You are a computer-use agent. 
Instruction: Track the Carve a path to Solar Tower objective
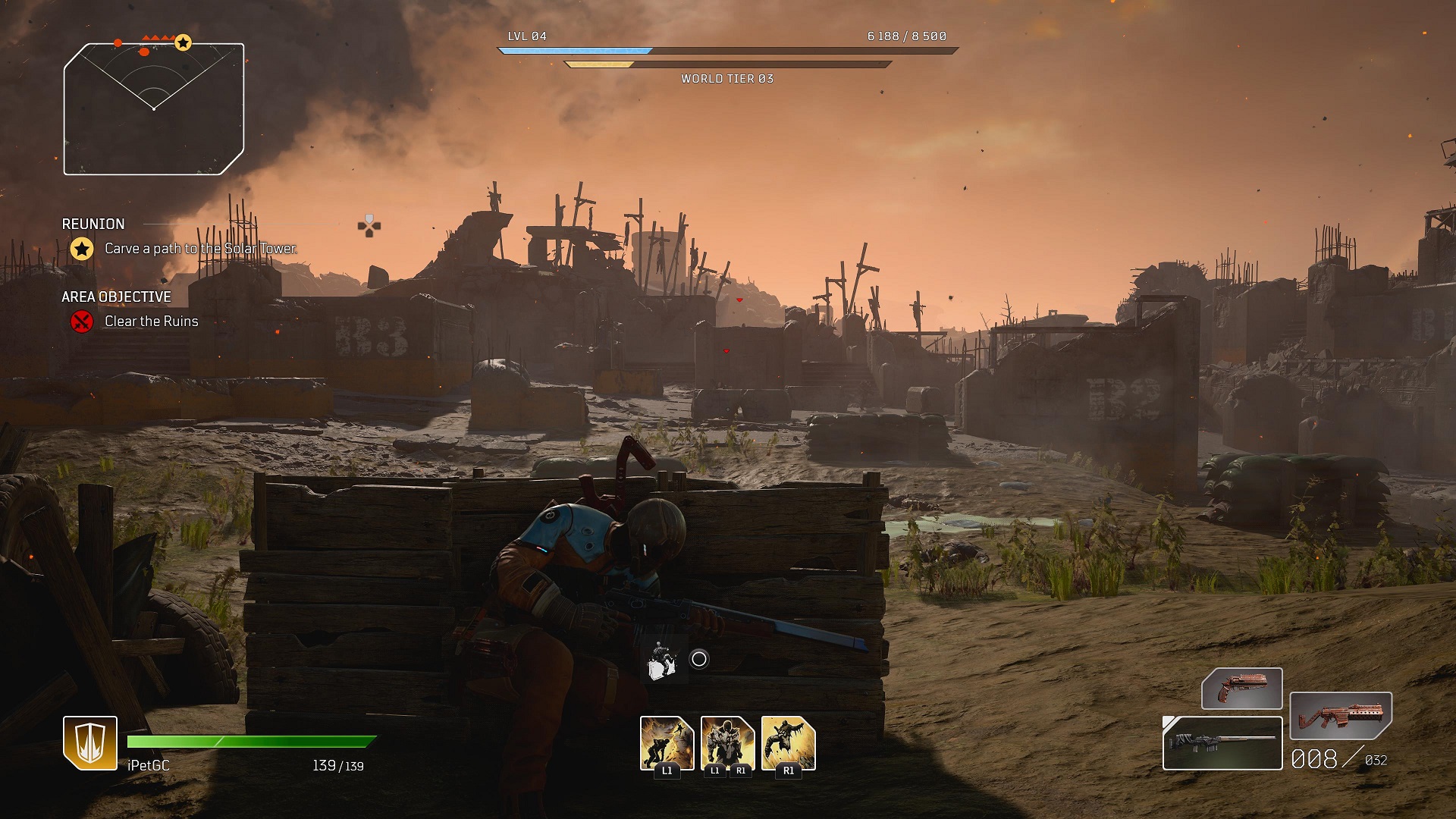[200, 249]
